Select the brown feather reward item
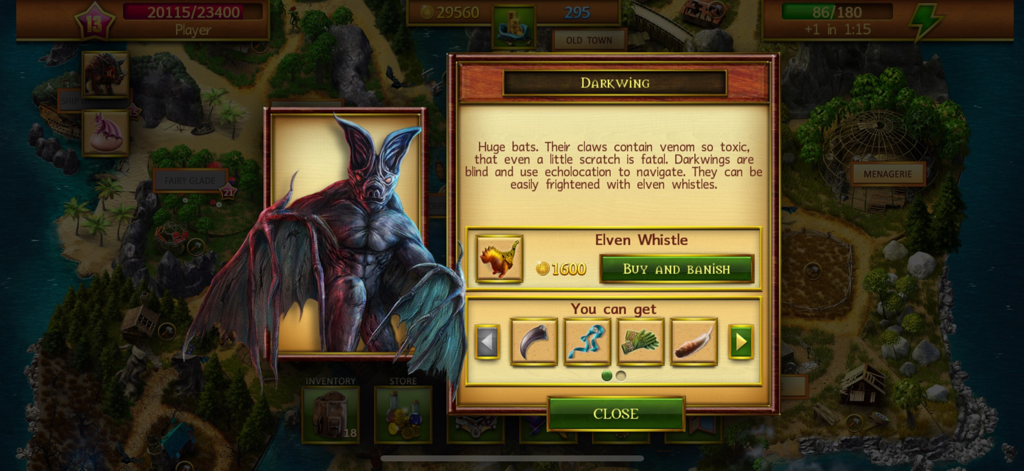Screen dimensions: 1024x471 pos(694,342)
